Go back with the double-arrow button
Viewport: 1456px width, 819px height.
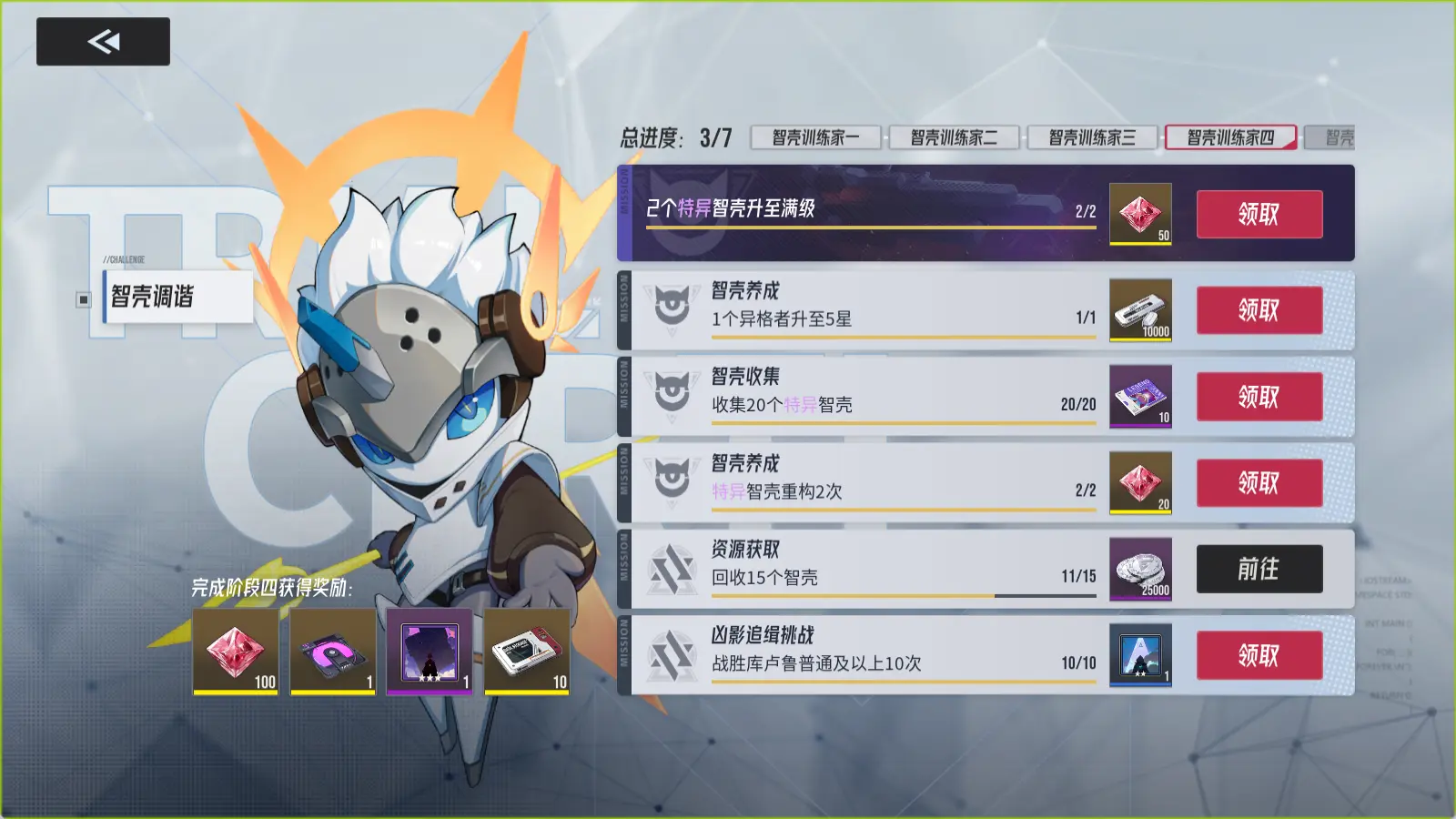(x=103, y=42)
